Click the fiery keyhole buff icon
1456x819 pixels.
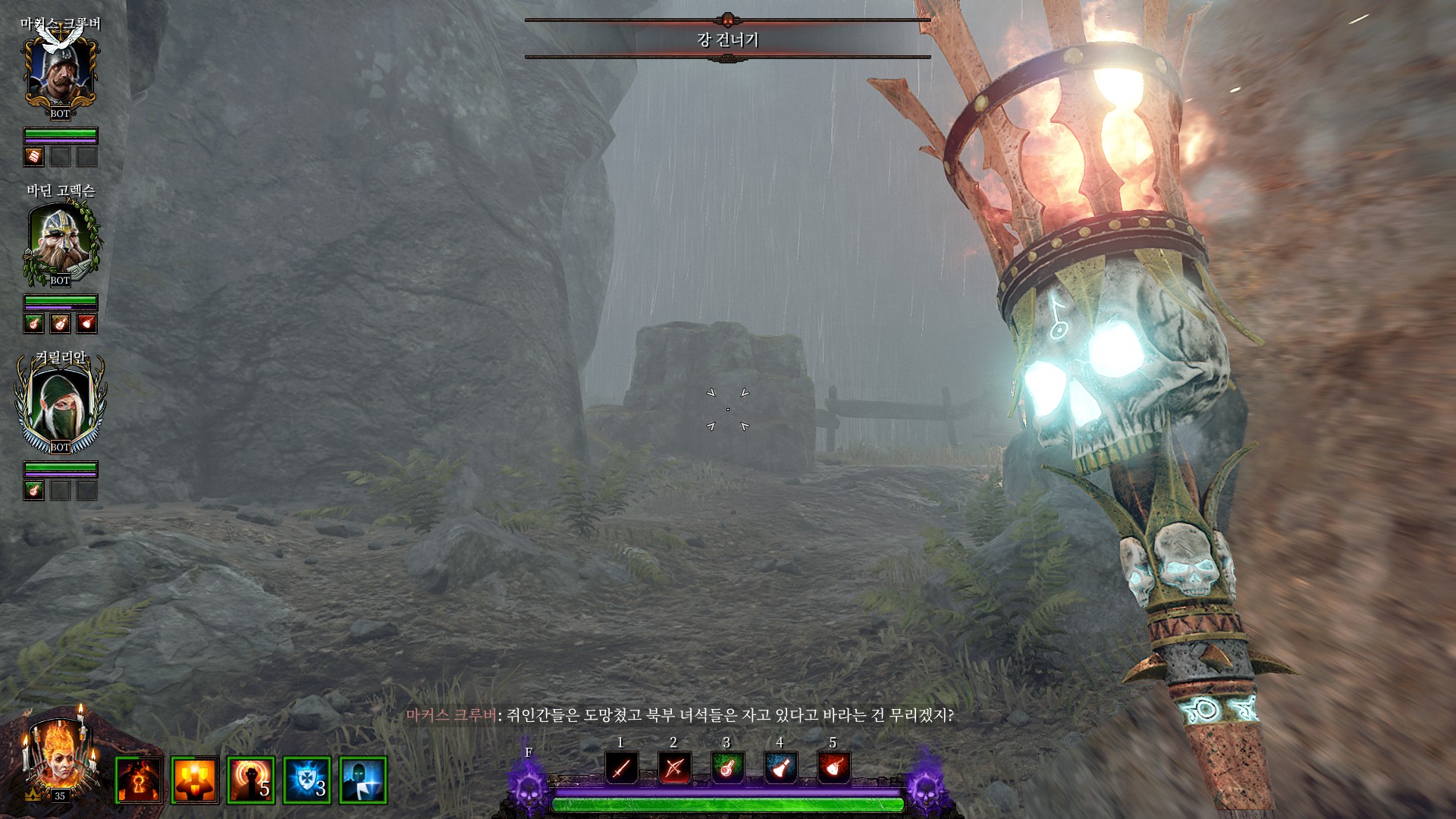tap(139, 780)
